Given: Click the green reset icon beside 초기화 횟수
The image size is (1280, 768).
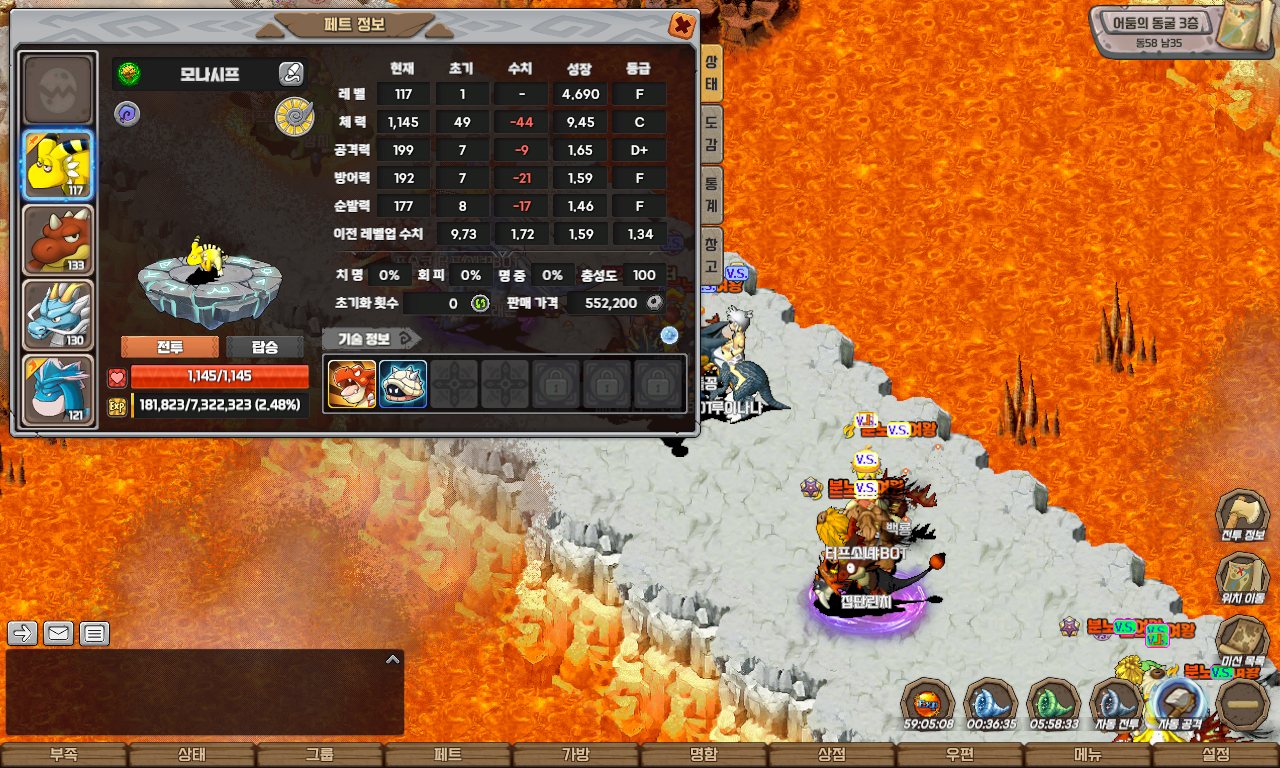Looking at the screenshot, I should coord(480,303).
